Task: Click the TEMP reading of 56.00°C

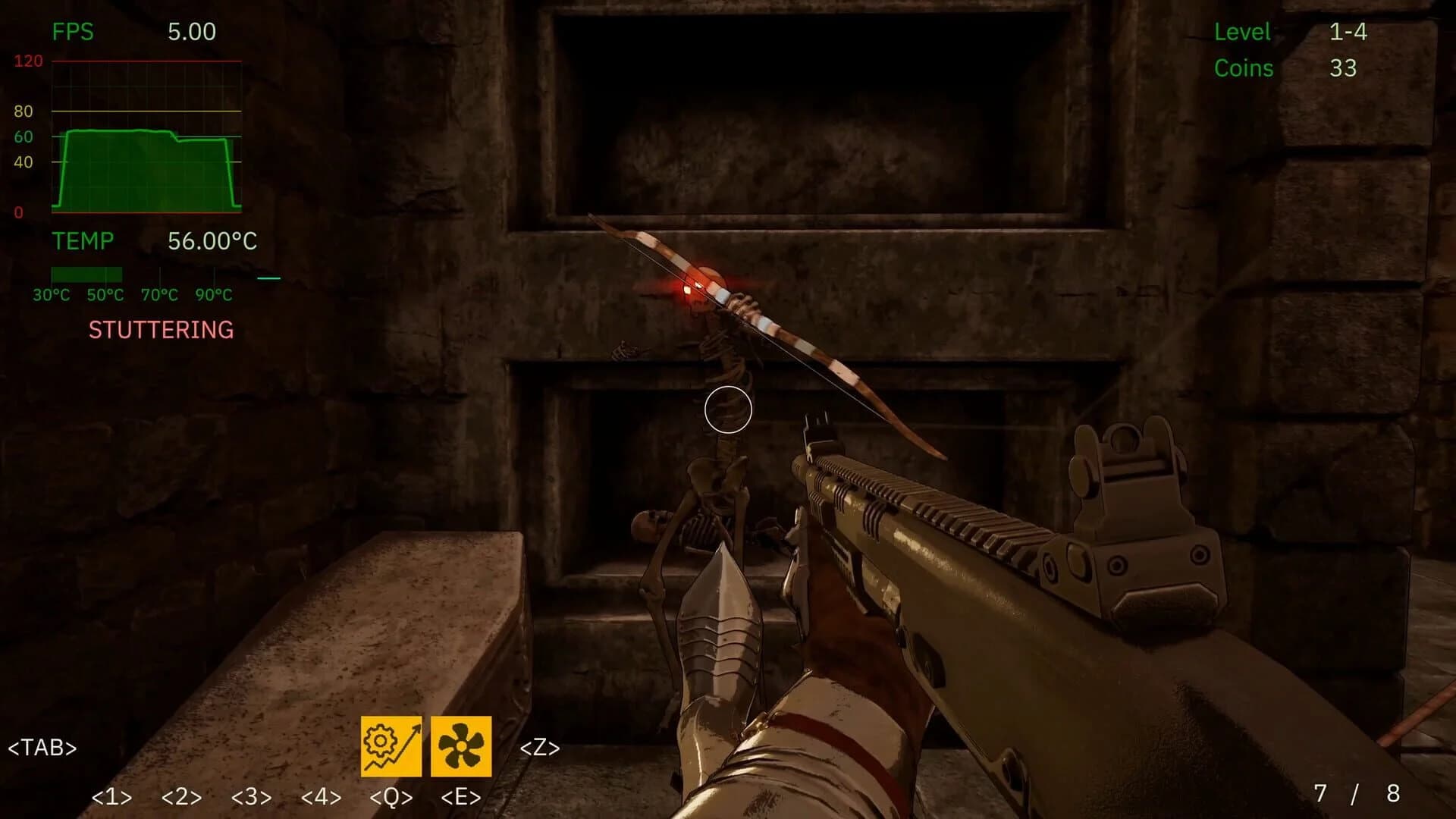Action: pos(215,241)
